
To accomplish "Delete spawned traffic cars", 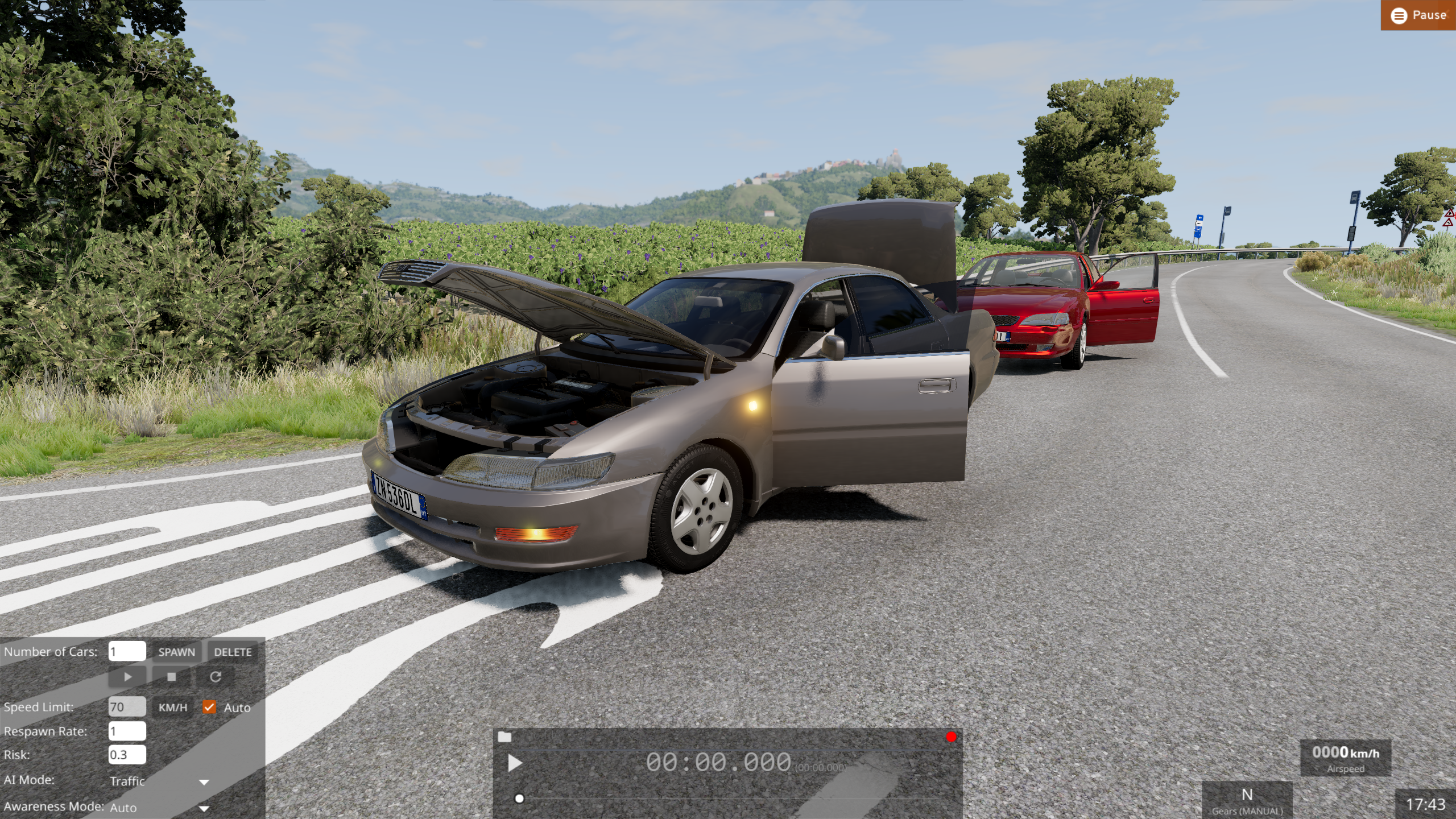I will [233, 652].
